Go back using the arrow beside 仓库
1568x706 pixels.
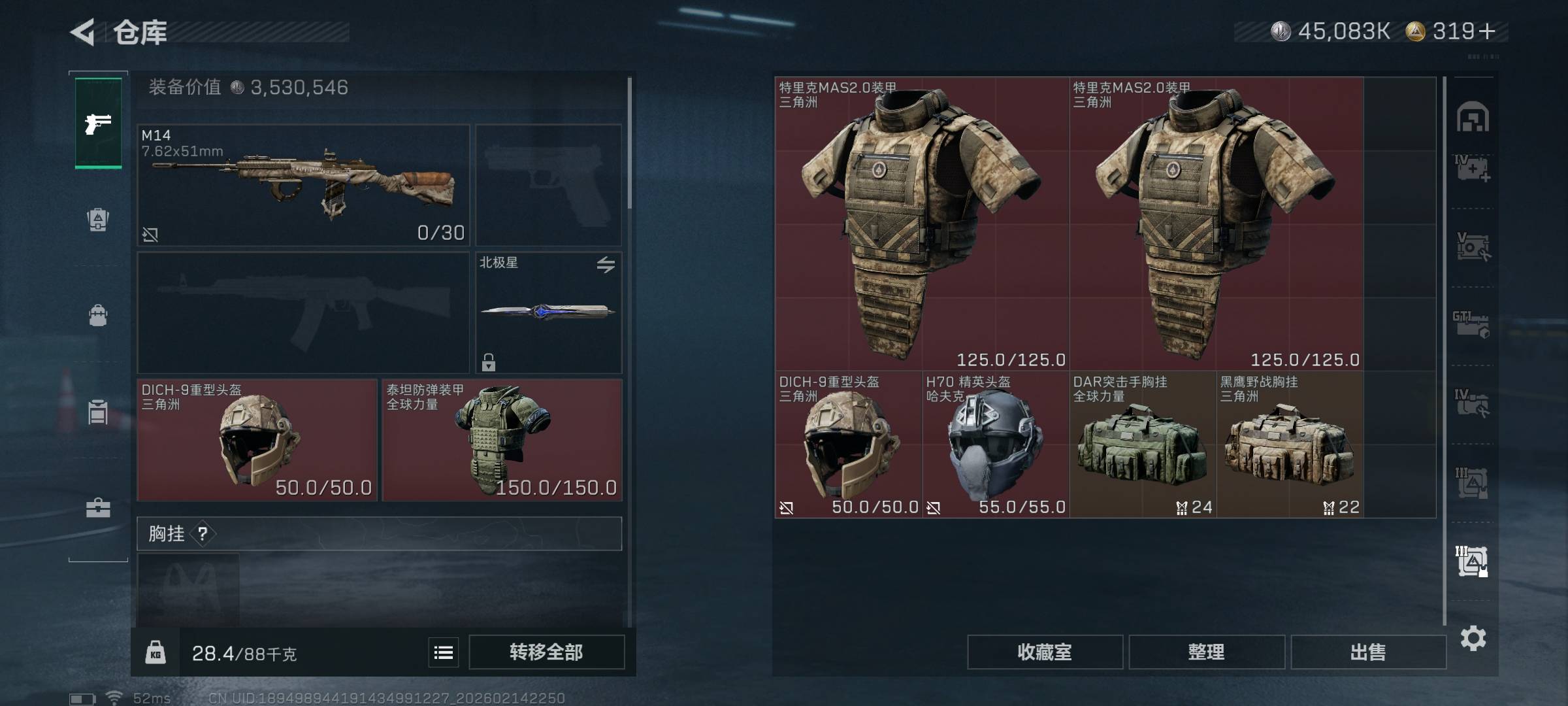click(x=84, y=32)
